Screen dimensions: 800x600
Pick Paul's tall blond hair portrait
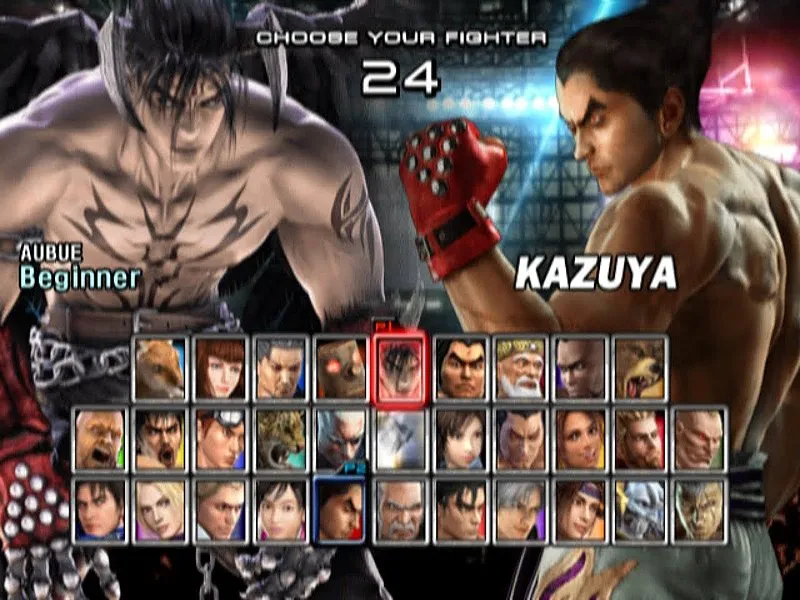[641, 439]
